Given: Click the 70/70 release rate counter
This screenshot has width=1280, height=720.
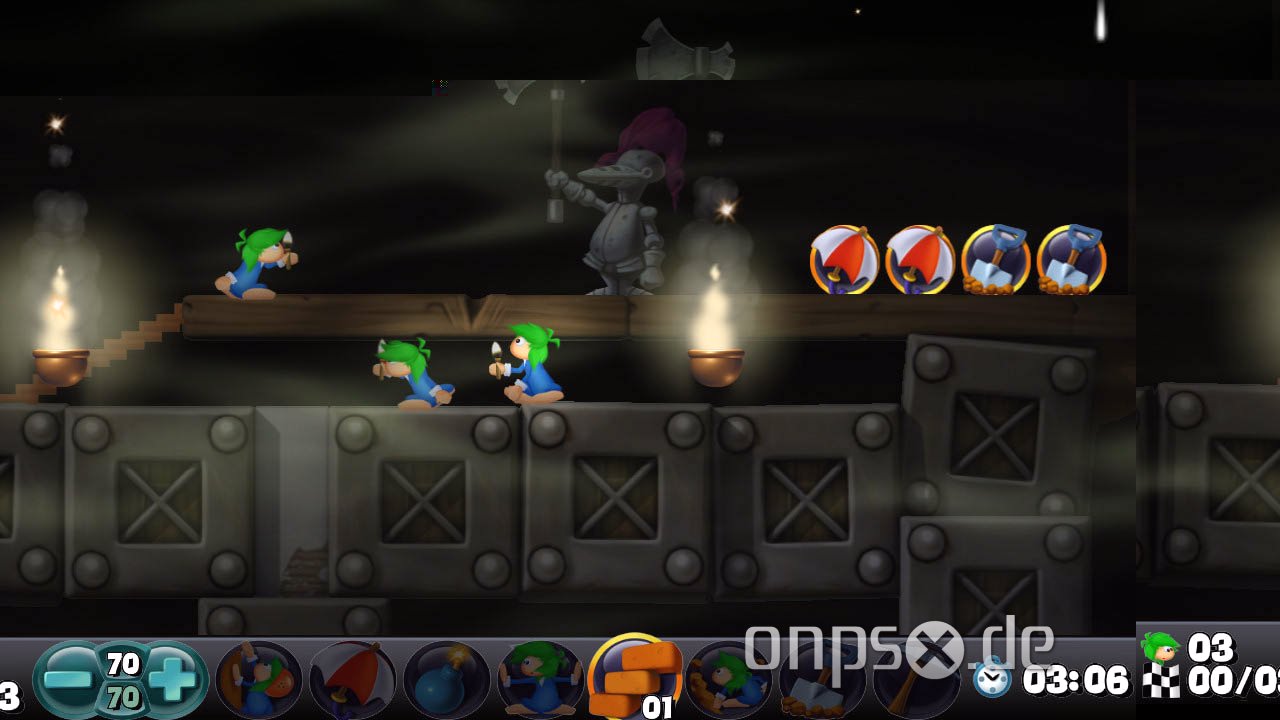Looking at the screenshot, I should (x=122, y=678).
